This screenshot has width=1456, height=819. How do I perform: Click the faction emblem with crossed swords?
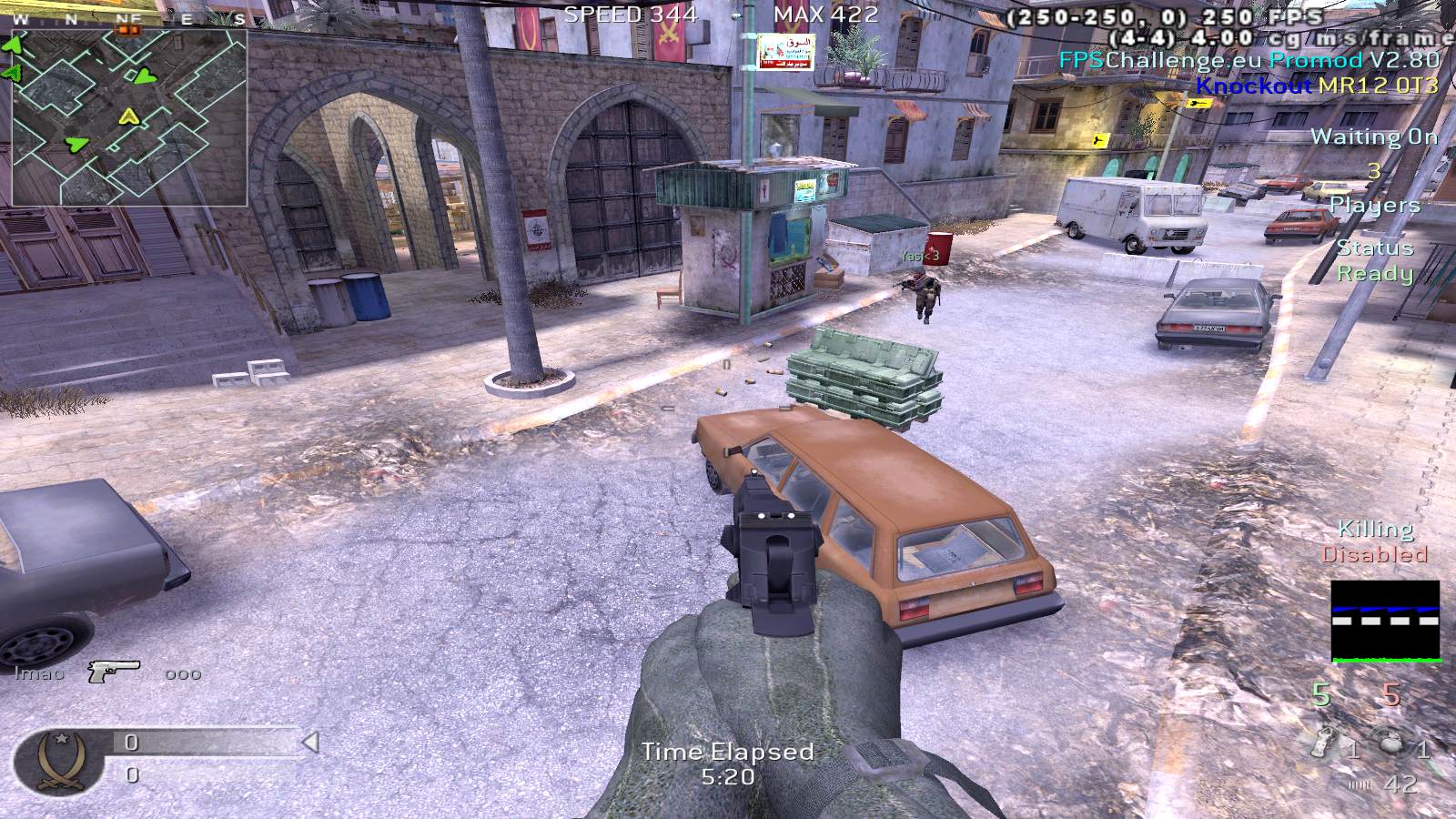[58, 761]
